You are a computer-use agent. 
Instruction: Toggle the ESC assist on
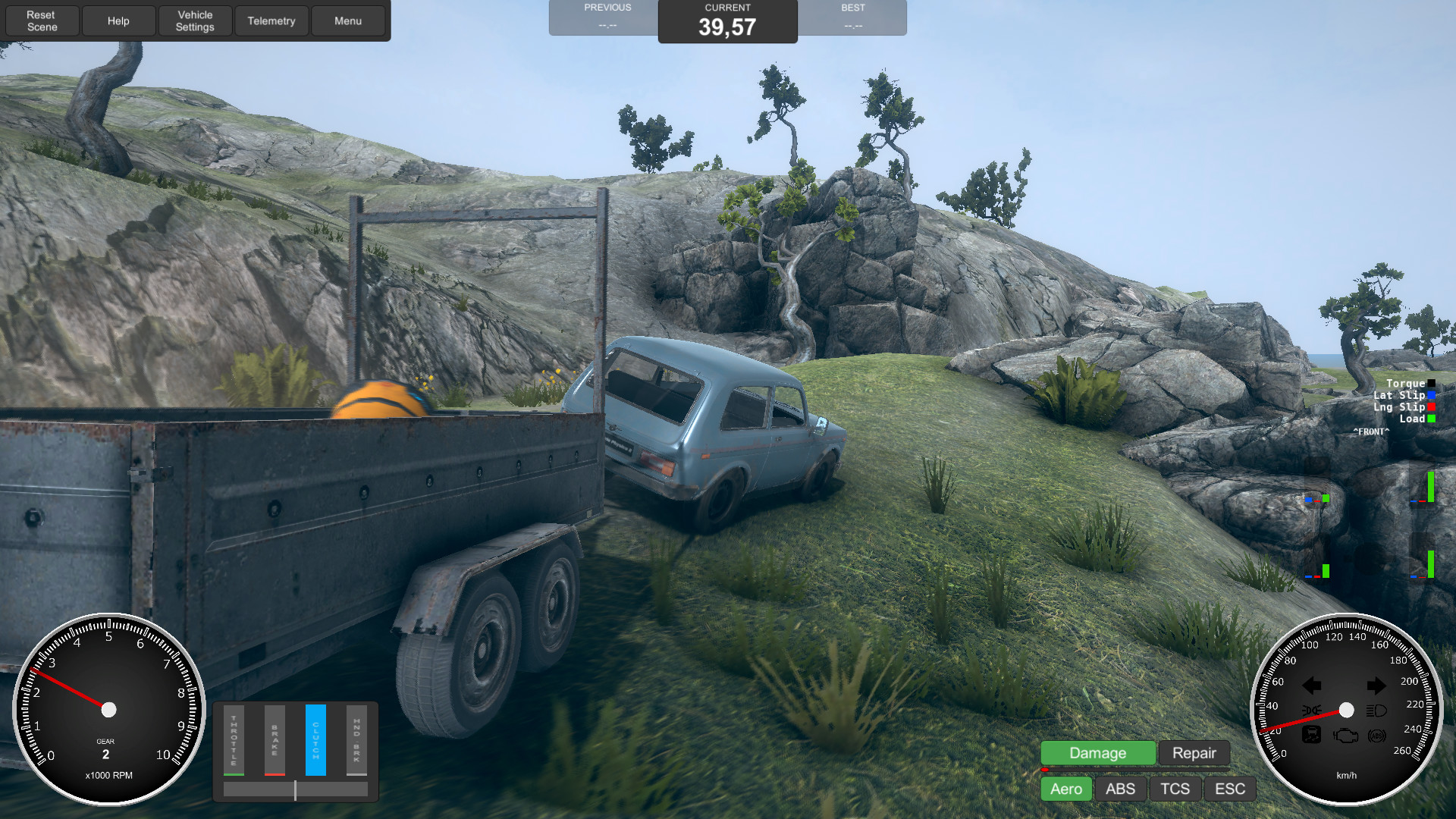click(1230, 789)
